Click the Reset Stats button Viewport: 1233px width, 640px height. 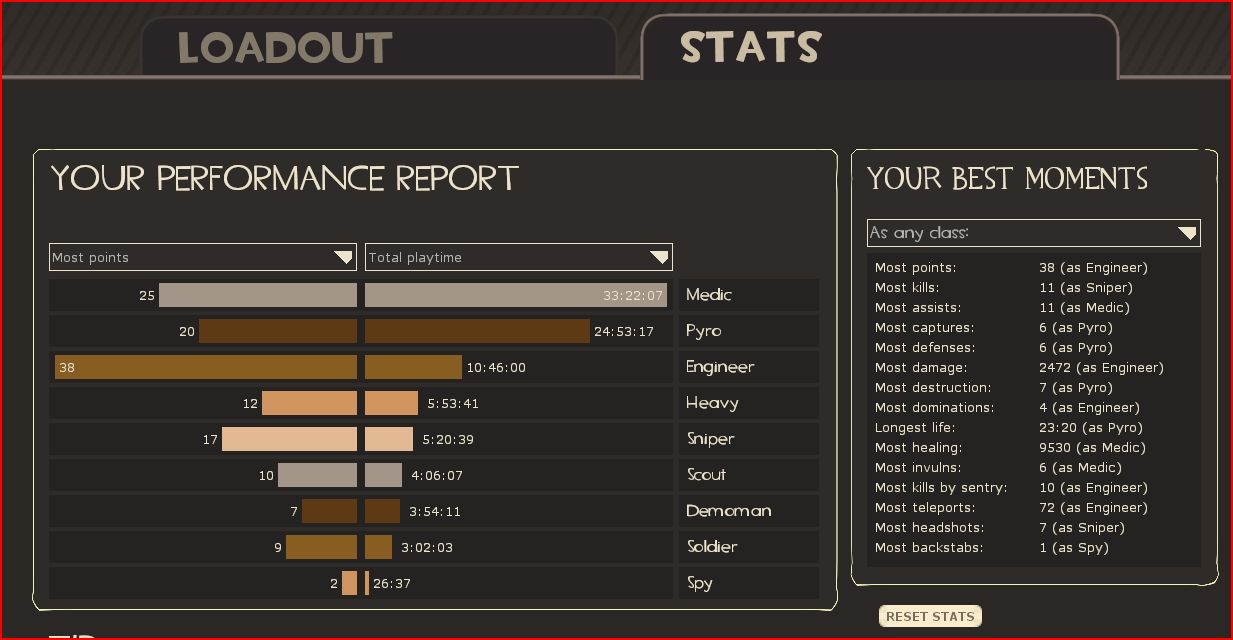click(930, 616)
